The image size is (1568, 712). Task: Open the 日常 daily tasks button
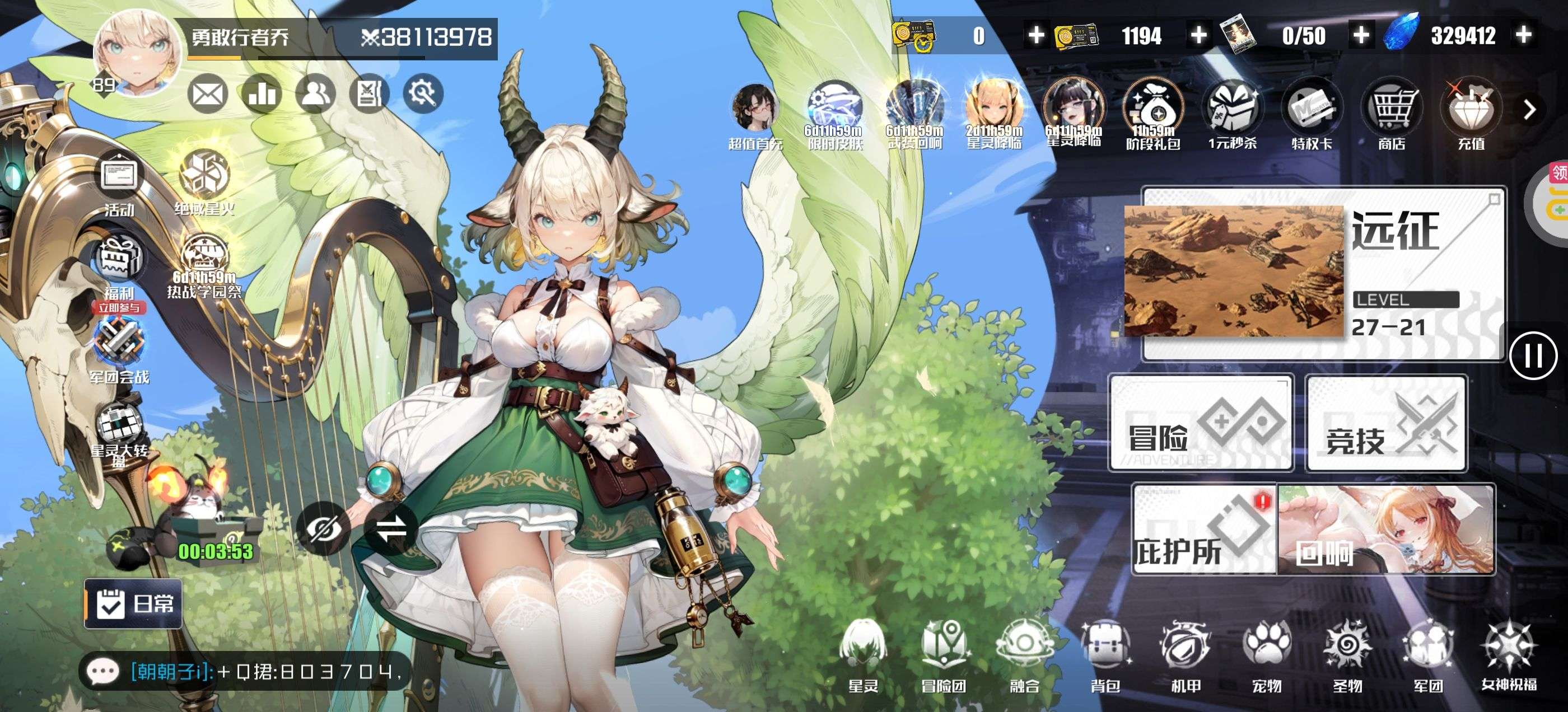[x=133, y=603]
